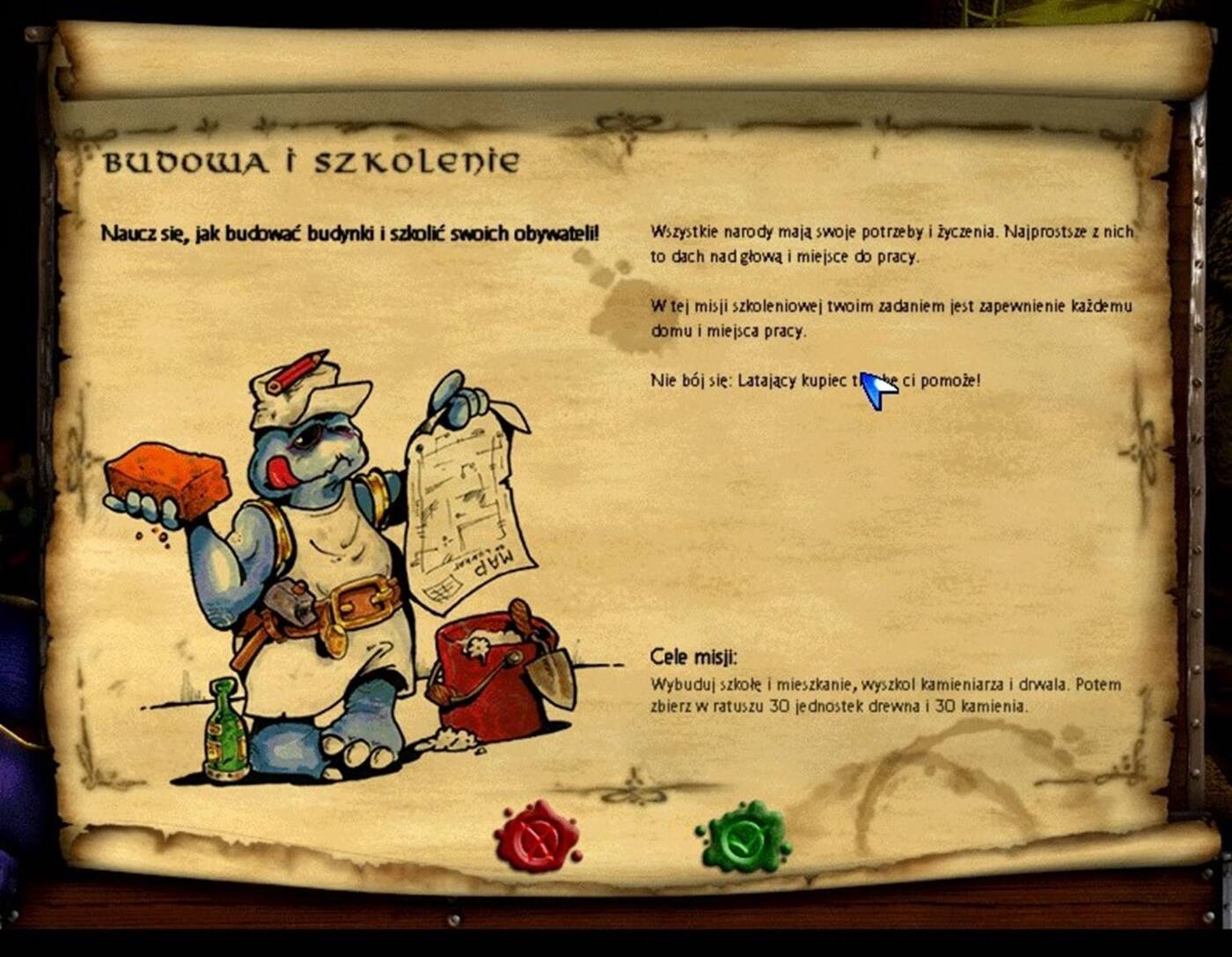This screenshot has height=957, width=1232.
Task: Cancel the mission with the red seal
Action: (x=537, y=836)
